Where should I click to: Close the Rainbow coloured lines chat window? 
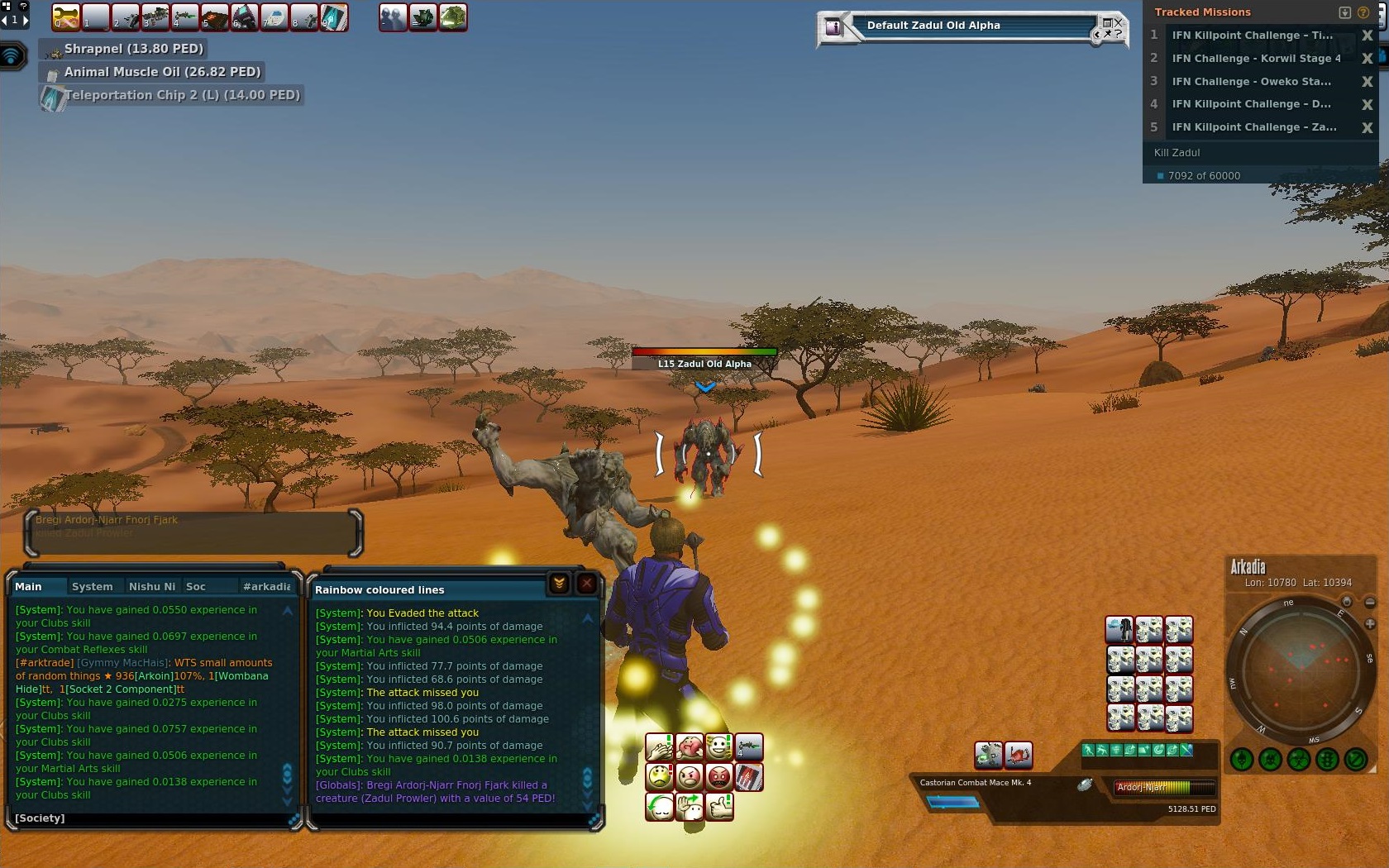click(x=586, y=584)
